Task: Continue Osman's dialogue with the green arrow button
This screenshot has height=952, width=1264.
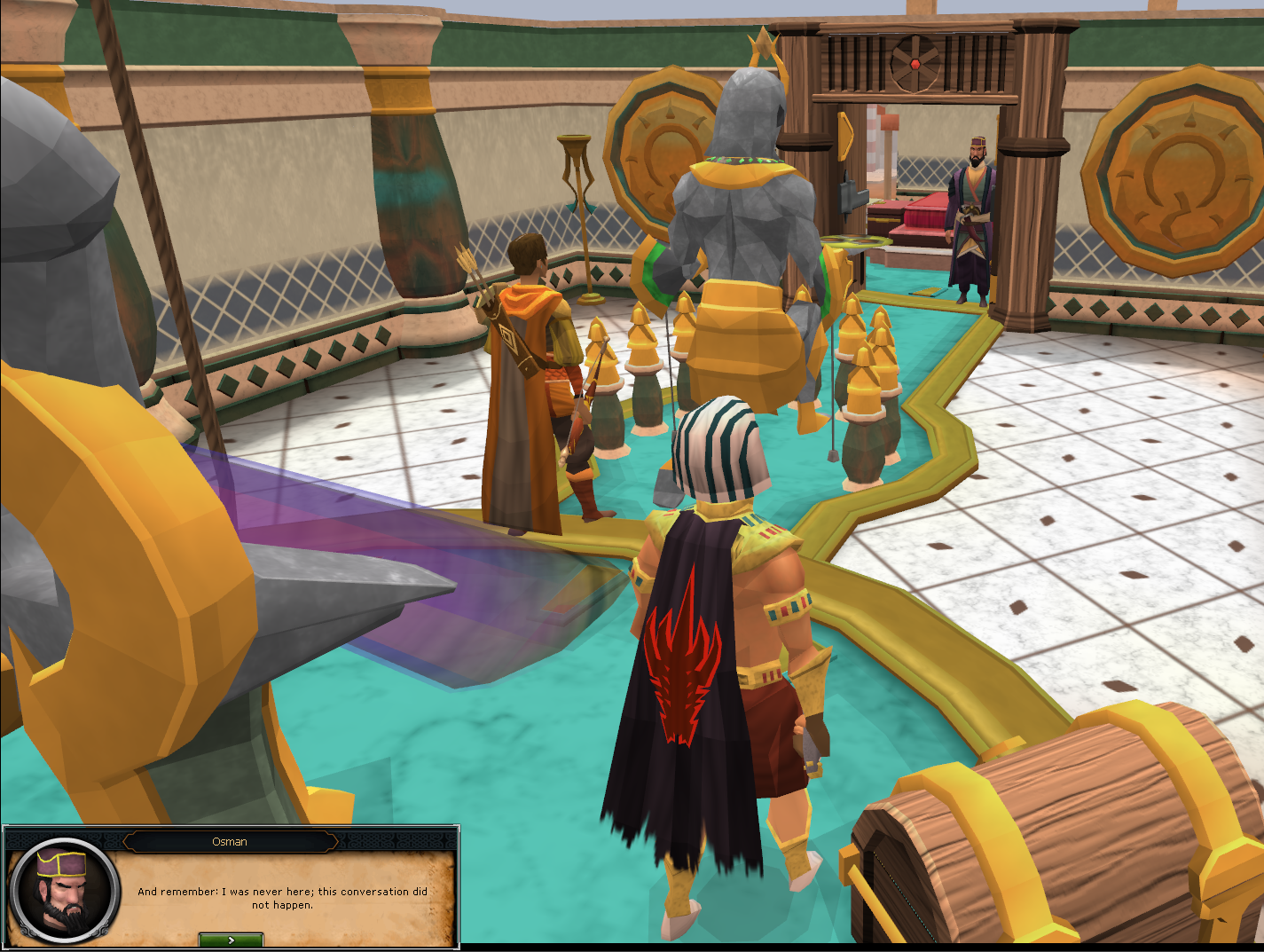Action: coord(231,940)
